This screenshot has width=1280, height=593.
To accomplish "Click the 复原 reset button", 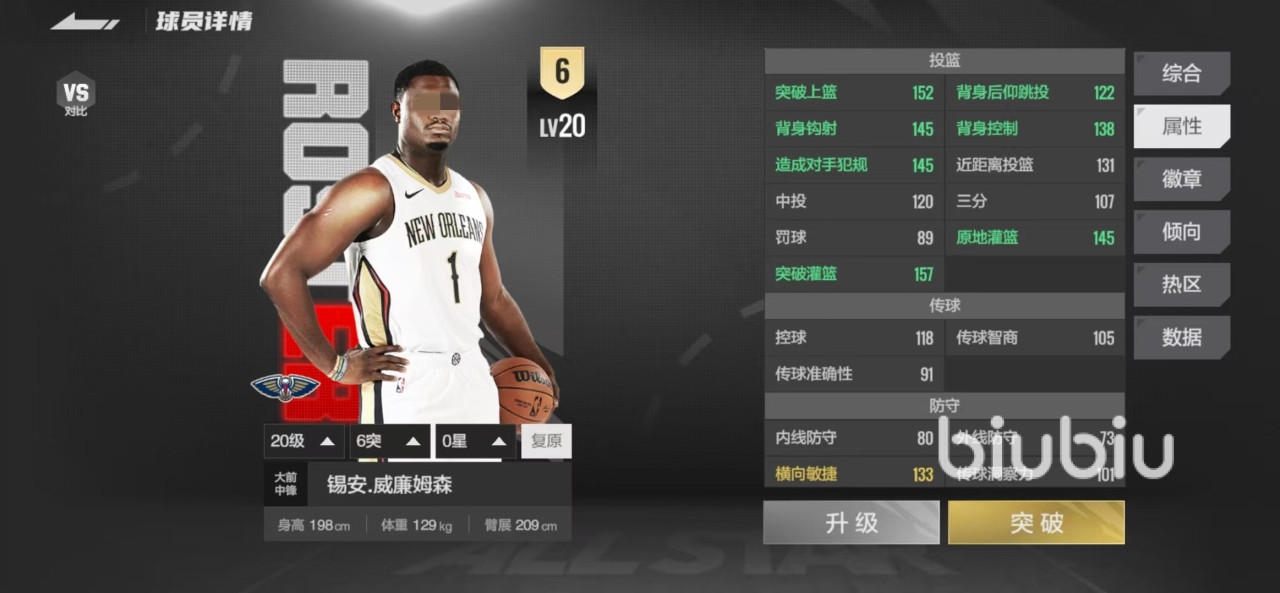I will tap(546, 441).
